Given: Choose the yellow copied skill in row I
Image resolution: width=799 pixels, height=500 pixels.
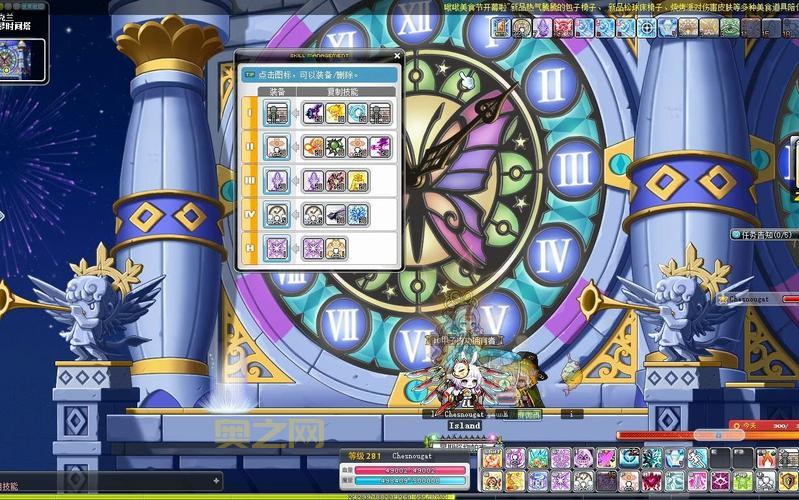Looking at the screenshot, I should pyautogui.click(x=335, y=113).
